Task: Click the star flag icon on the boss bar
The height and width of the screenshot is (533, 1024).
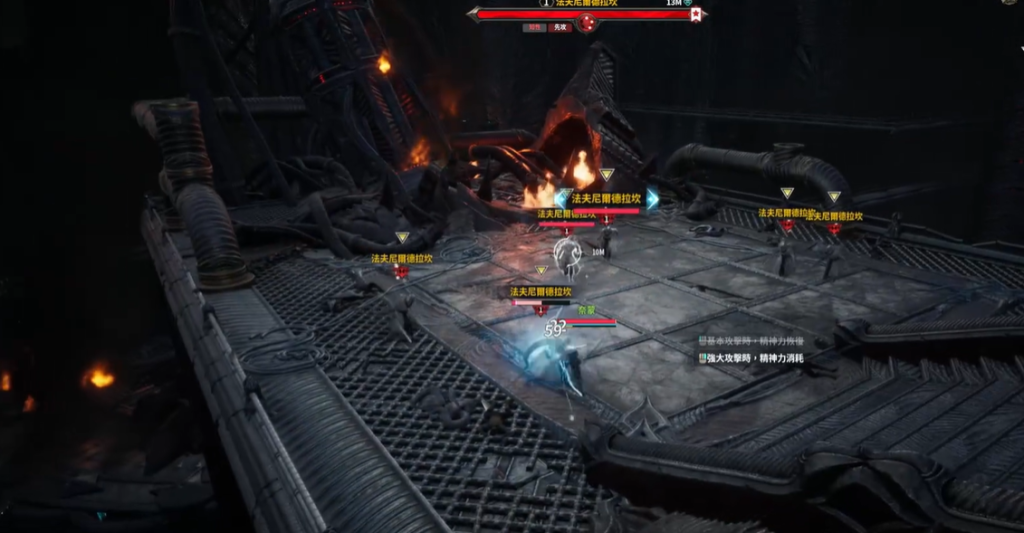Action: click(697, 14)
